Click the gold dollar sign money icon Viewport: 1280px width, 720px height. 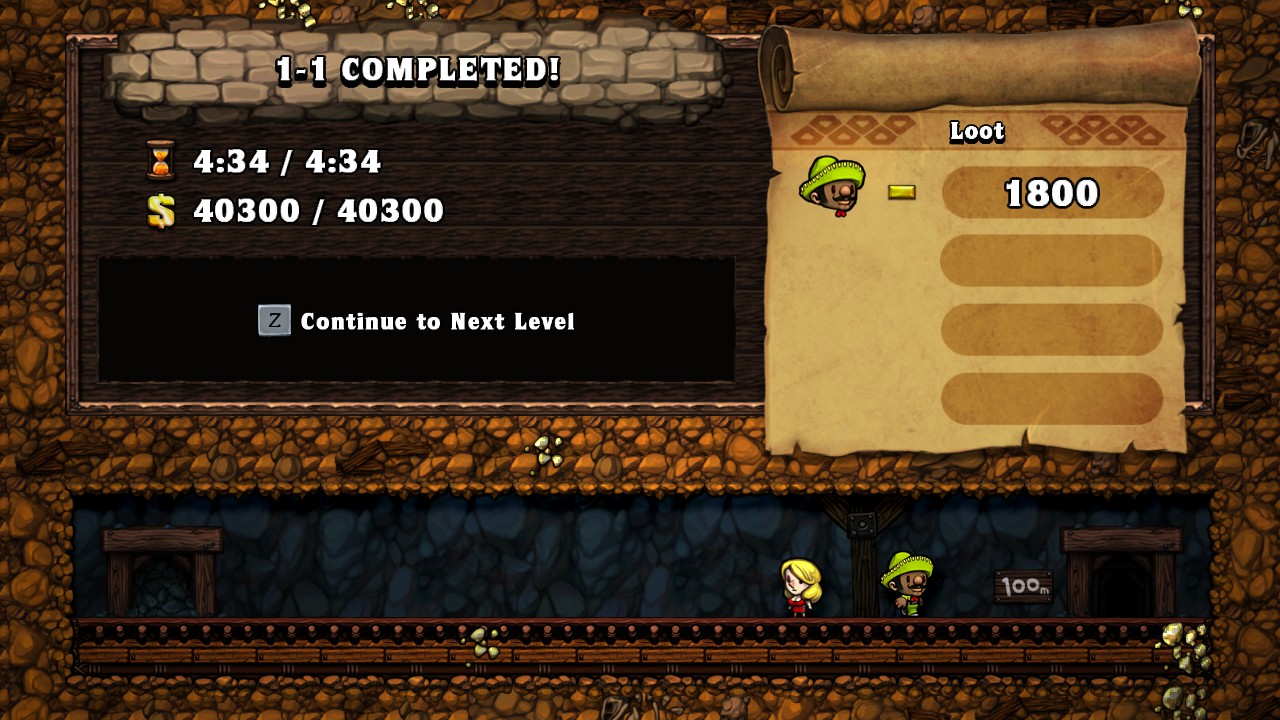[162, 211]
